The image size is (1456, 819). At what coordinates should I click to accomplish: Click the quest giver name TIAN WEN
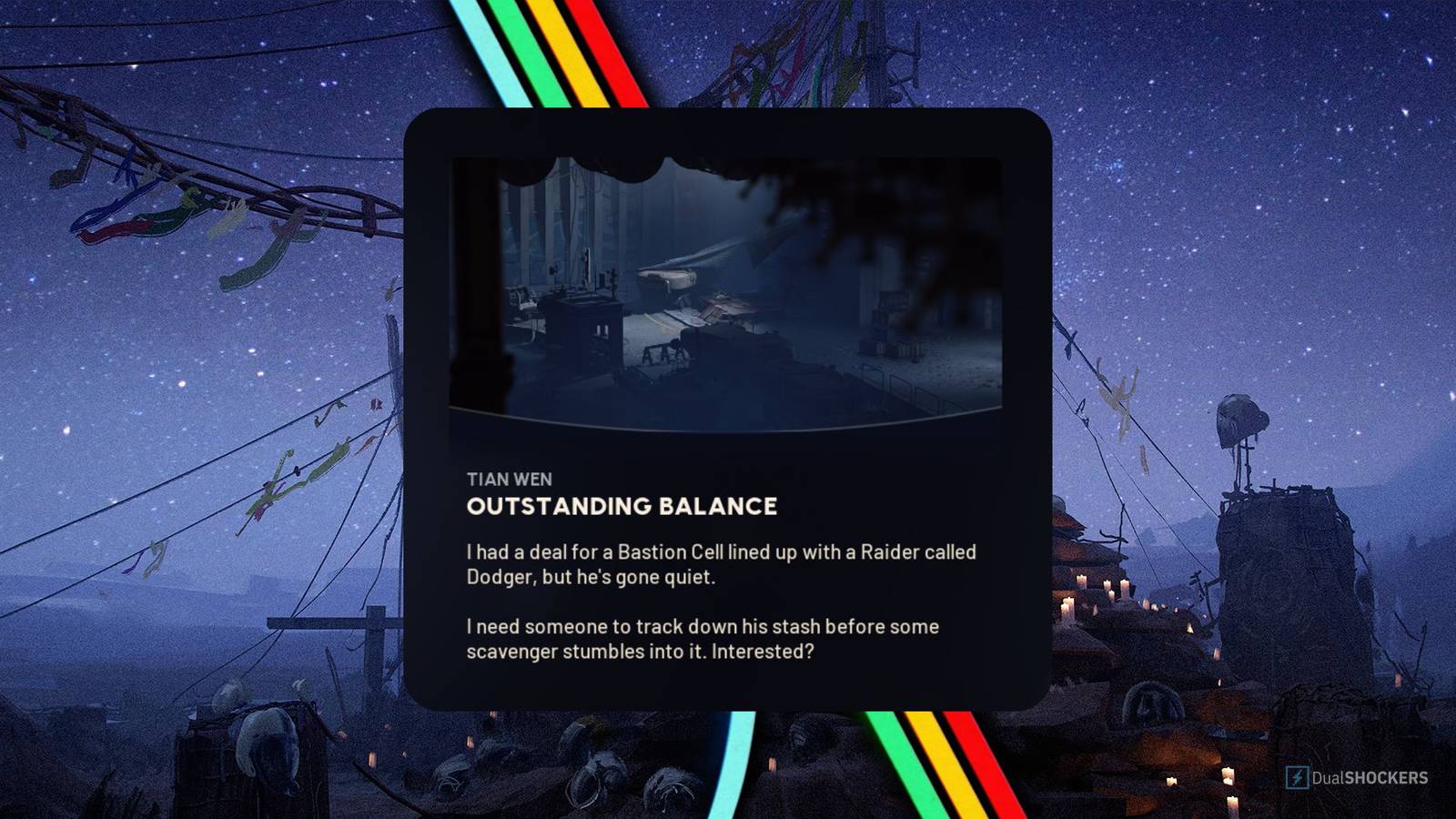511,480
